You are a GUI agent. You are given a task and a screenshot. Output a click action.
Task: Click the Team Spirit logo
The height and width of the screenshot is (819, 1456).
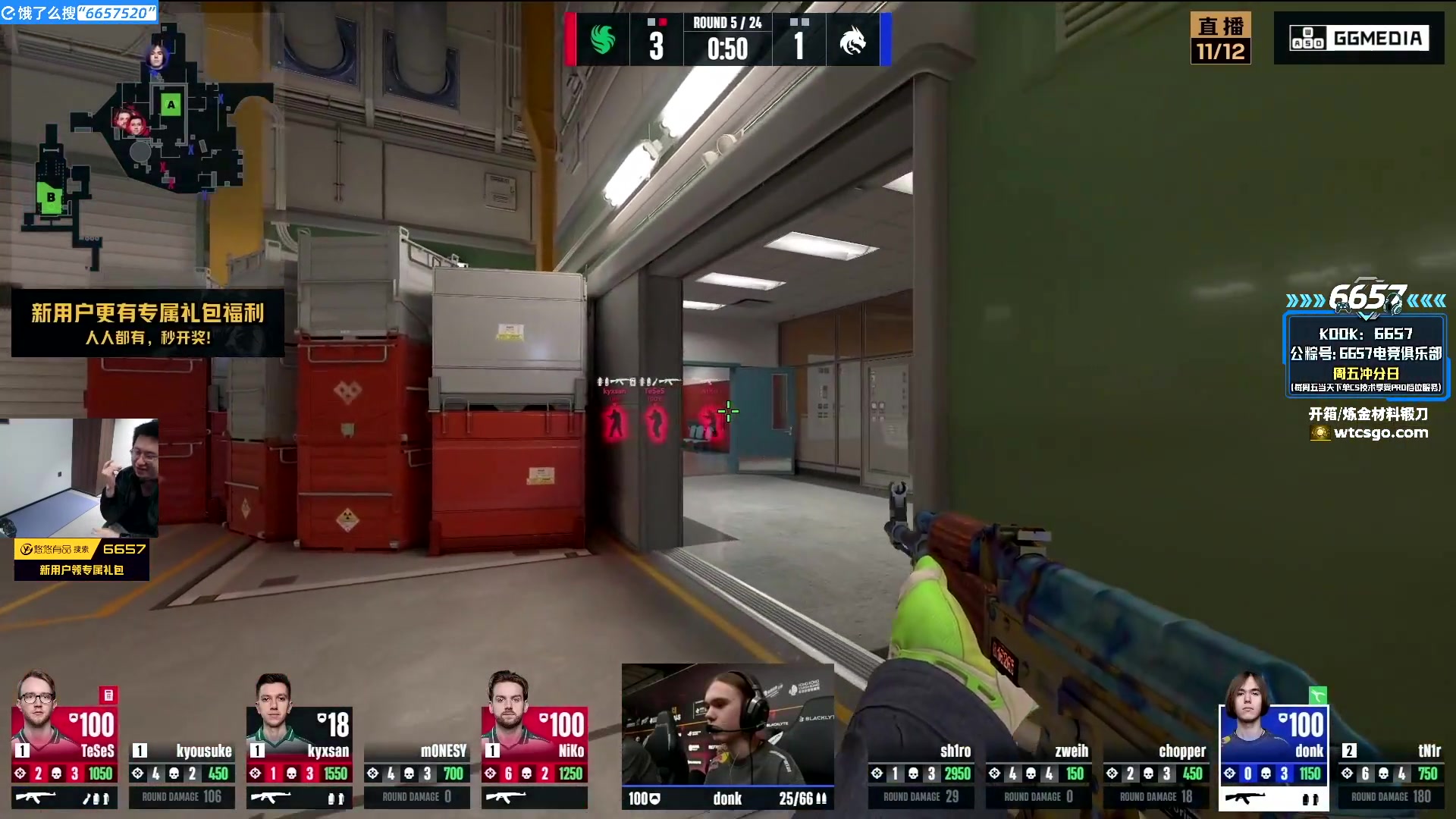pyautogui.click(x=852, y=40)
